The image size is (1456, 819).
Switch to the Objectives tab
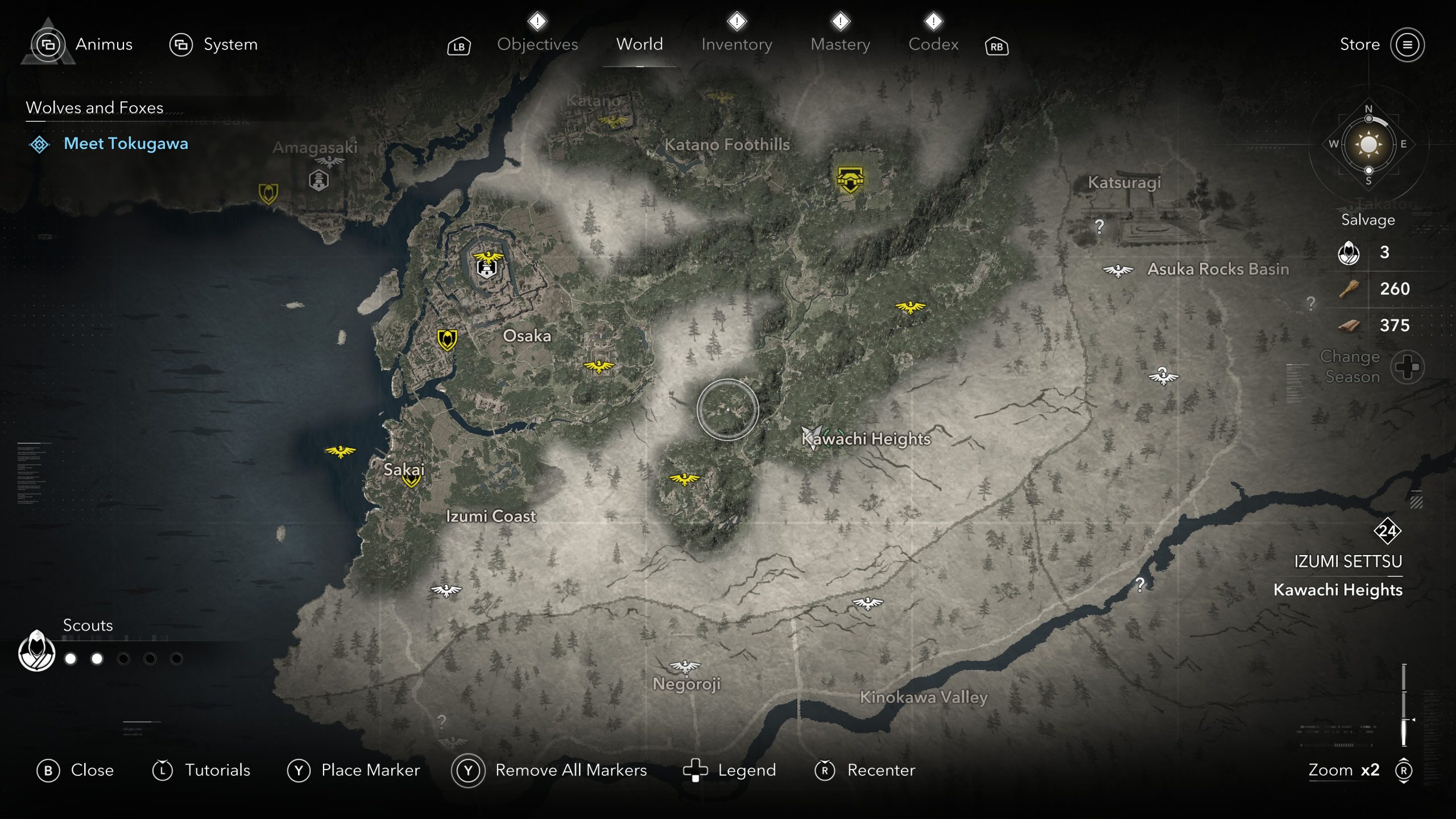point(537,44)
